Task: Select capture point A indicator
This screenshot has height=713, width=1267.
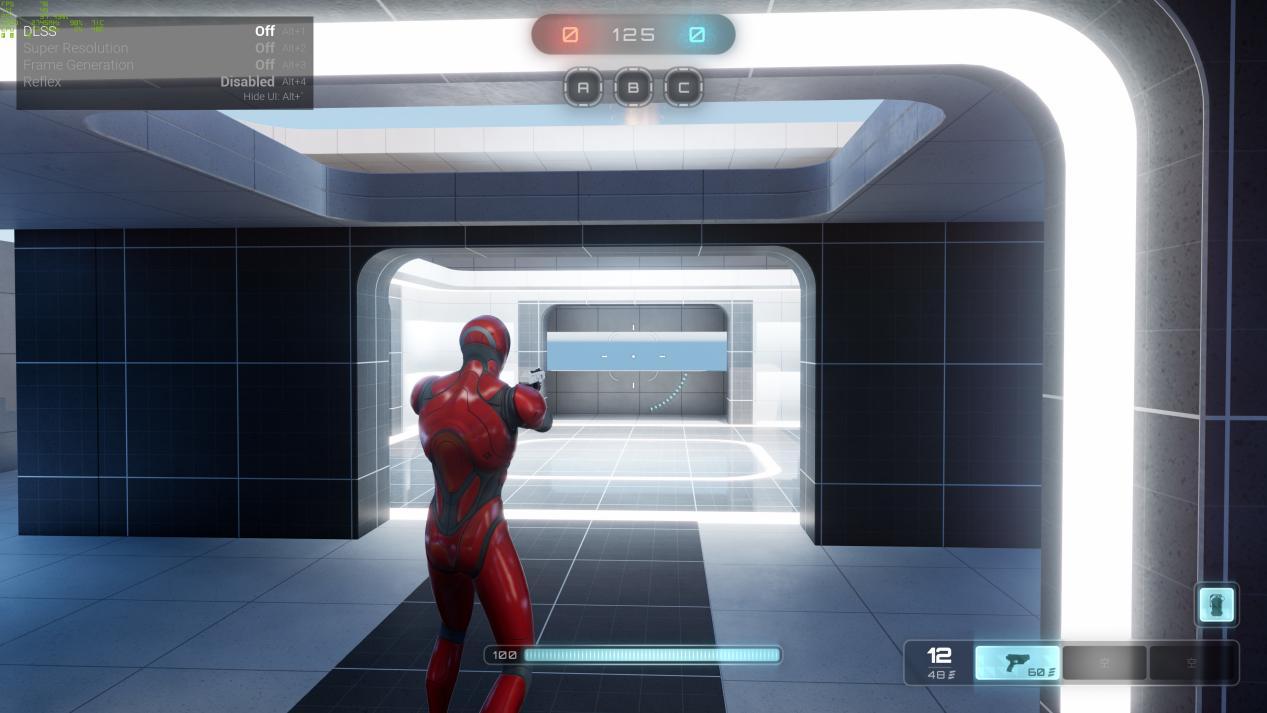Action: click(583, 87)
